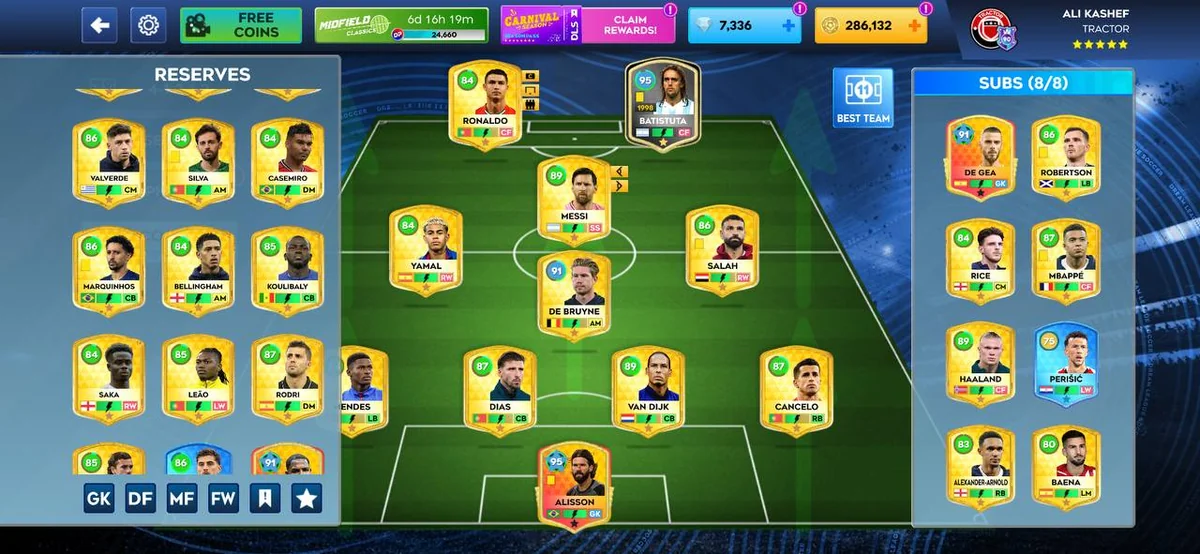1200x554 pixels.
Task: Show starred players with the star filter
Action: (x=306, y=498)
